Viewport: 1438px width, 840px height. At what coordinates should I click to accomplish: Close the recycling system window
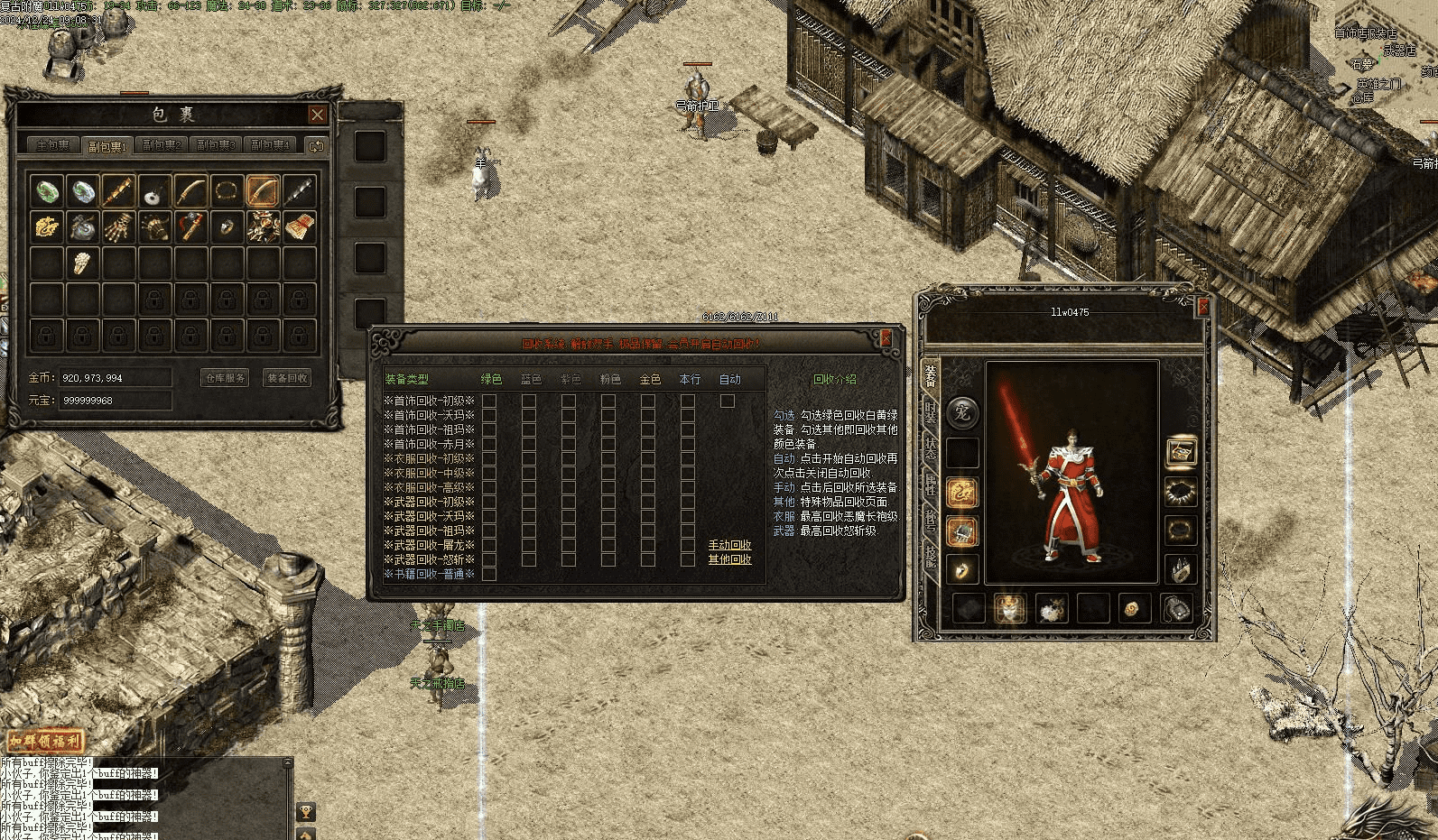coord(886,337)
